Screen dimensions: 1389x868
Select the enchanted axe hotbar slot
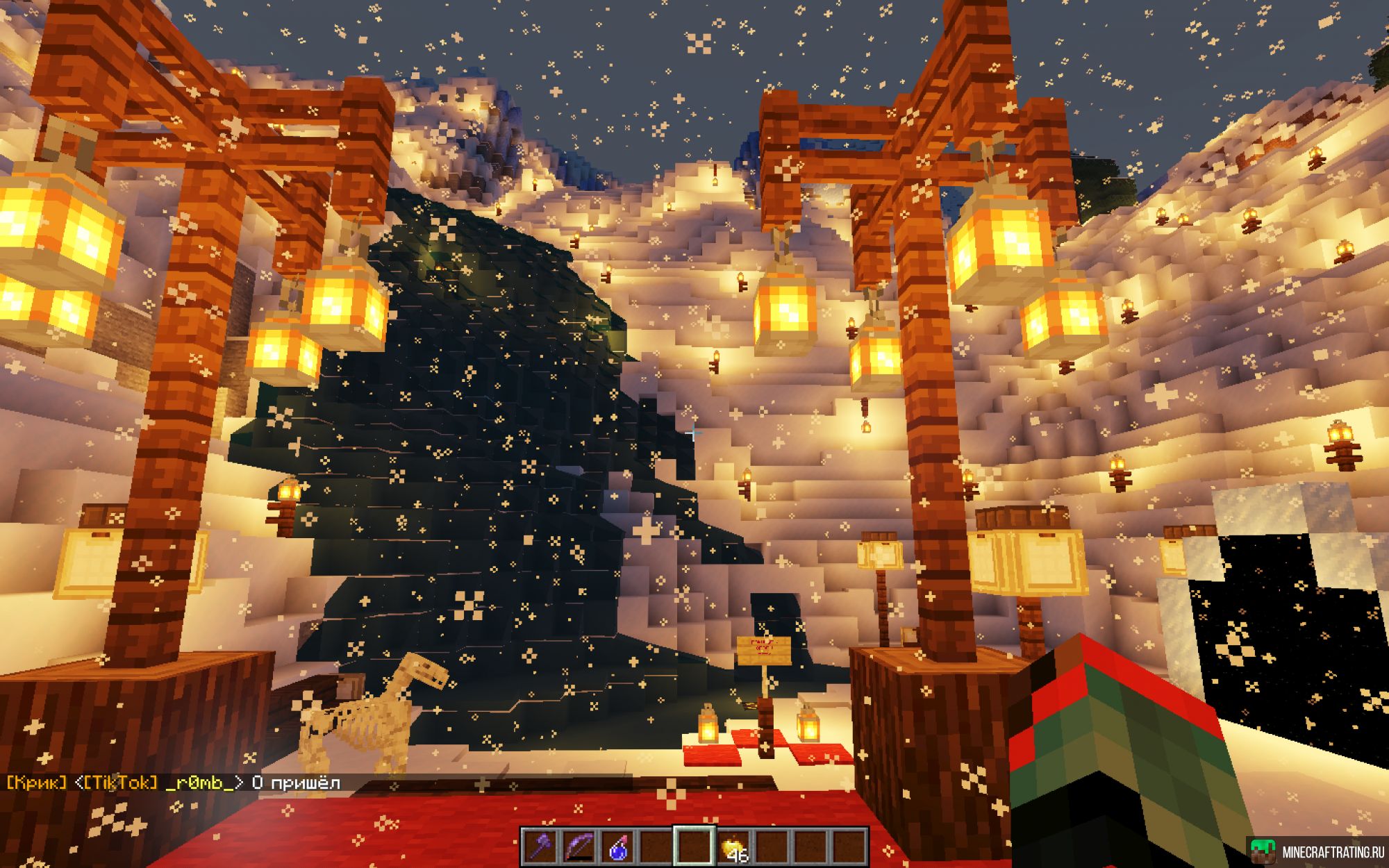540,846
